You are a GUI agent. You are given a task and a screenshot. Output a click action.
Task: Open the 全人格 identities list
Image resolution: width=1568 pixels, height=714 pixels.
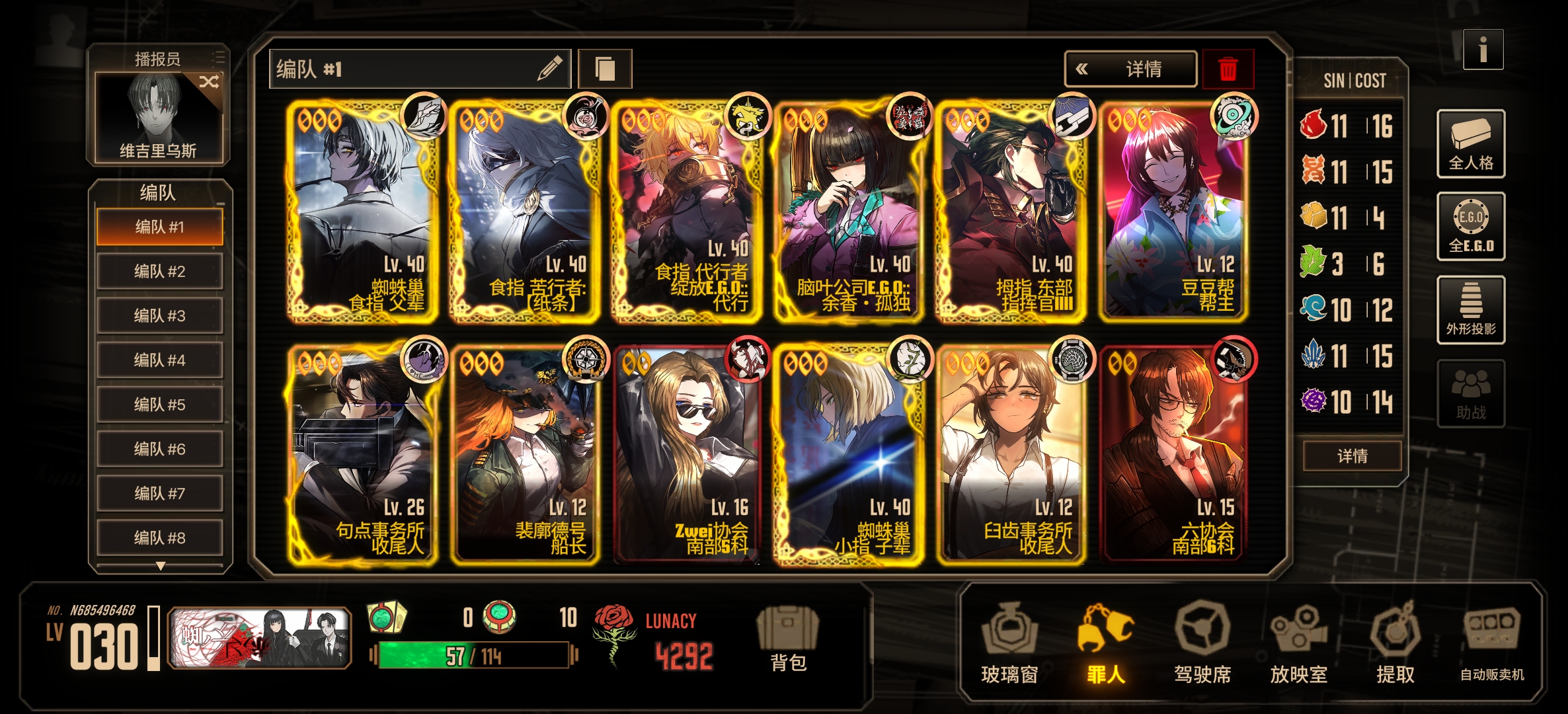pyautogui.click(x=1471, y=143)
